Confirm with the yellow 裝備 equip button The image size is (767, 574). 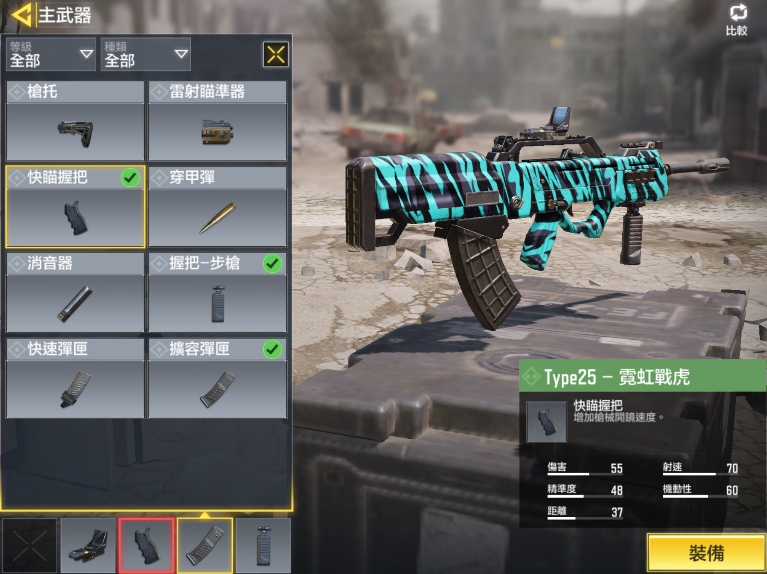click(x=706, y=553)
